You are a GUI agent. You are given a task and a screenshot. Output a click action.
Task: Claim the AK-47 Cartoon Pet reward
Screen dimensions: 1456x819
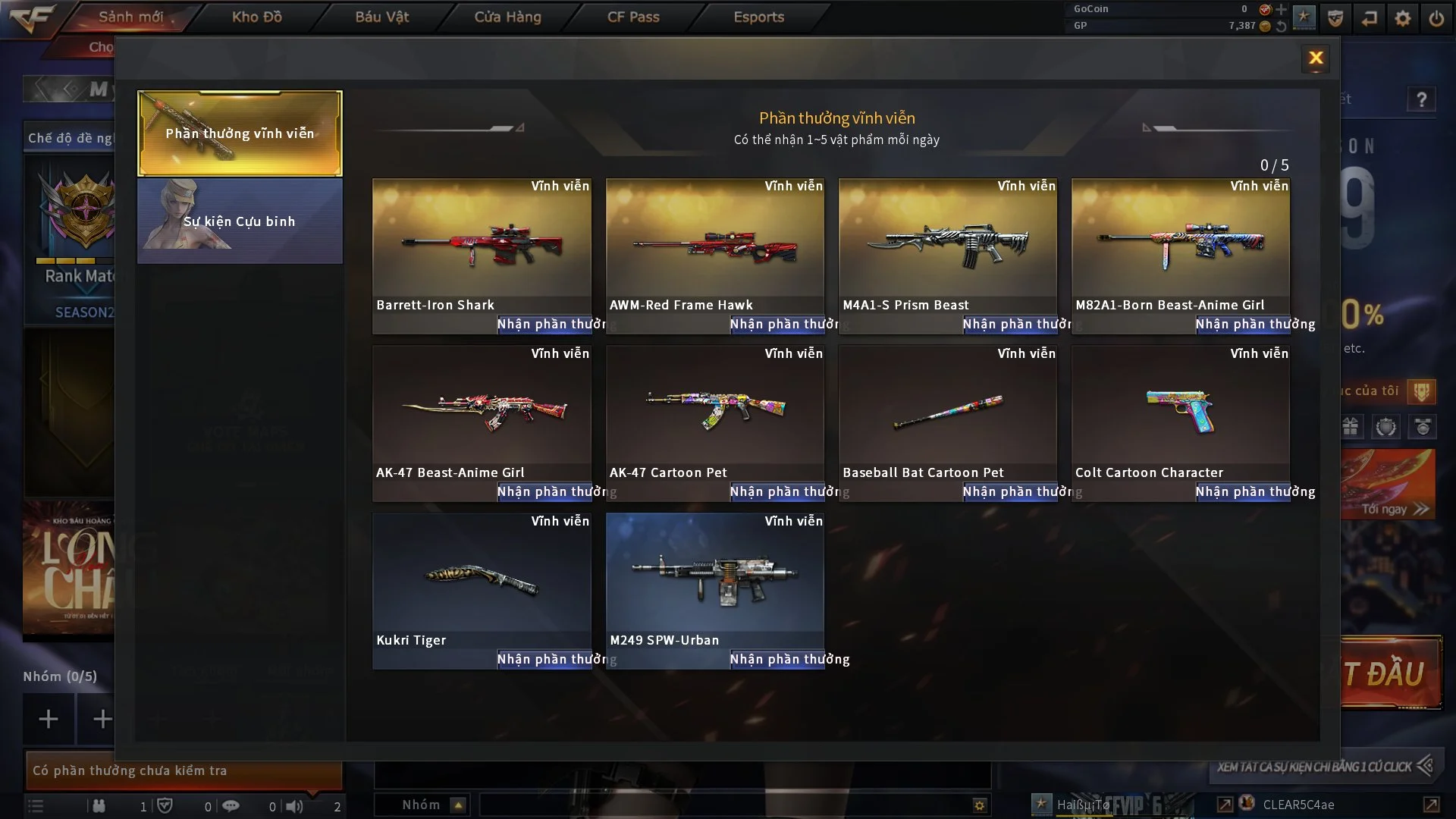(777, 492)
